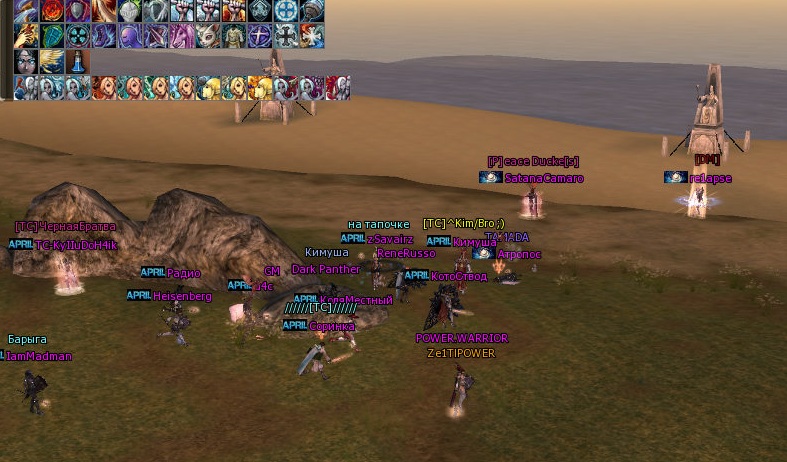Click the blue potion bottle icon
This screenshot has height=462, width=787.
coord(77,62)
